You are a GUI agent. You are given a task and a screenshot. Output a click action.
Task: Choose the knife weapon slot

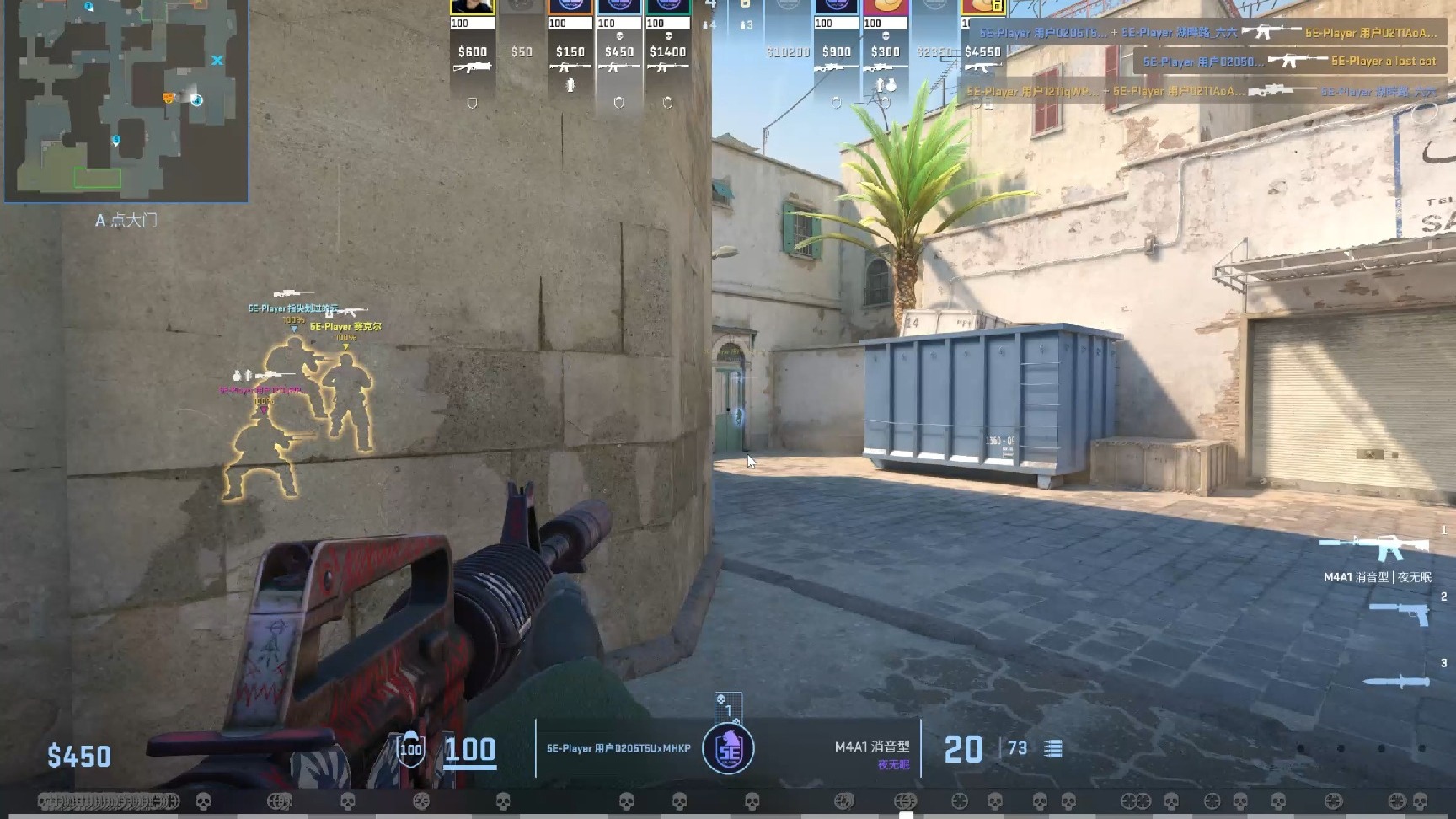(1396, 681)
